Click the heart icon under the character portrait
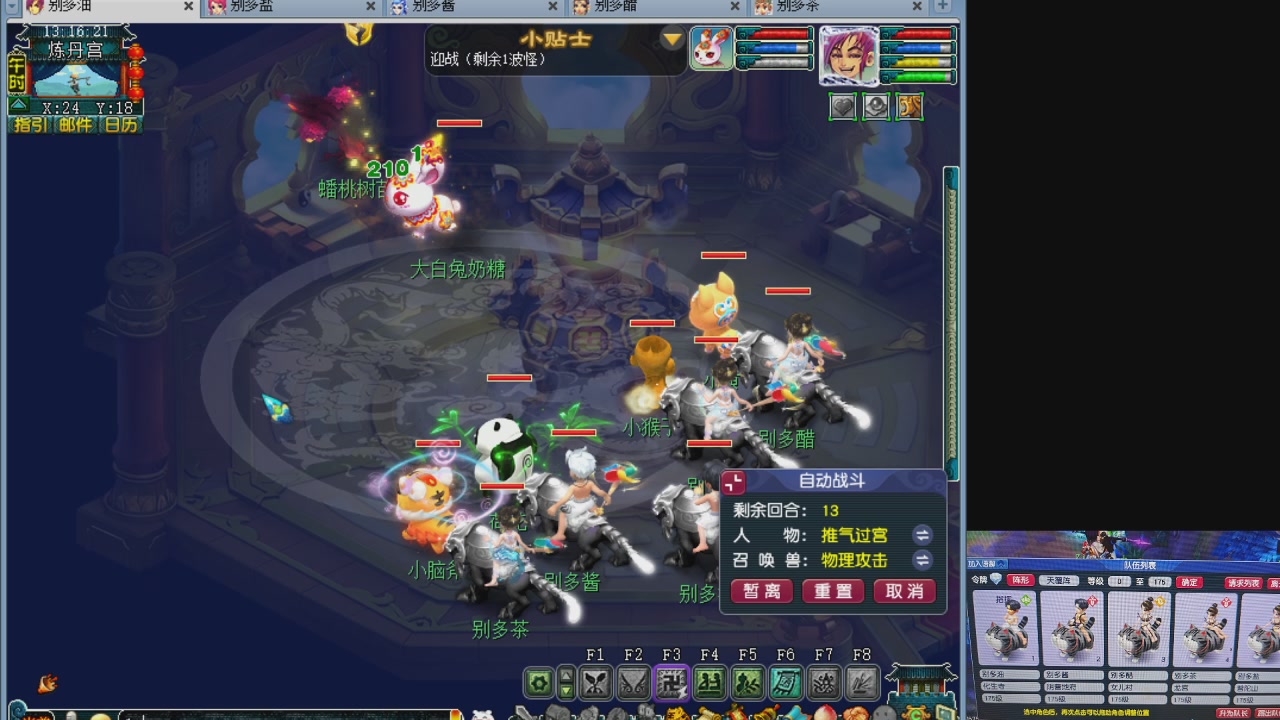The height and width of the screenshot is (720, 1280). (x=843, y=107)
